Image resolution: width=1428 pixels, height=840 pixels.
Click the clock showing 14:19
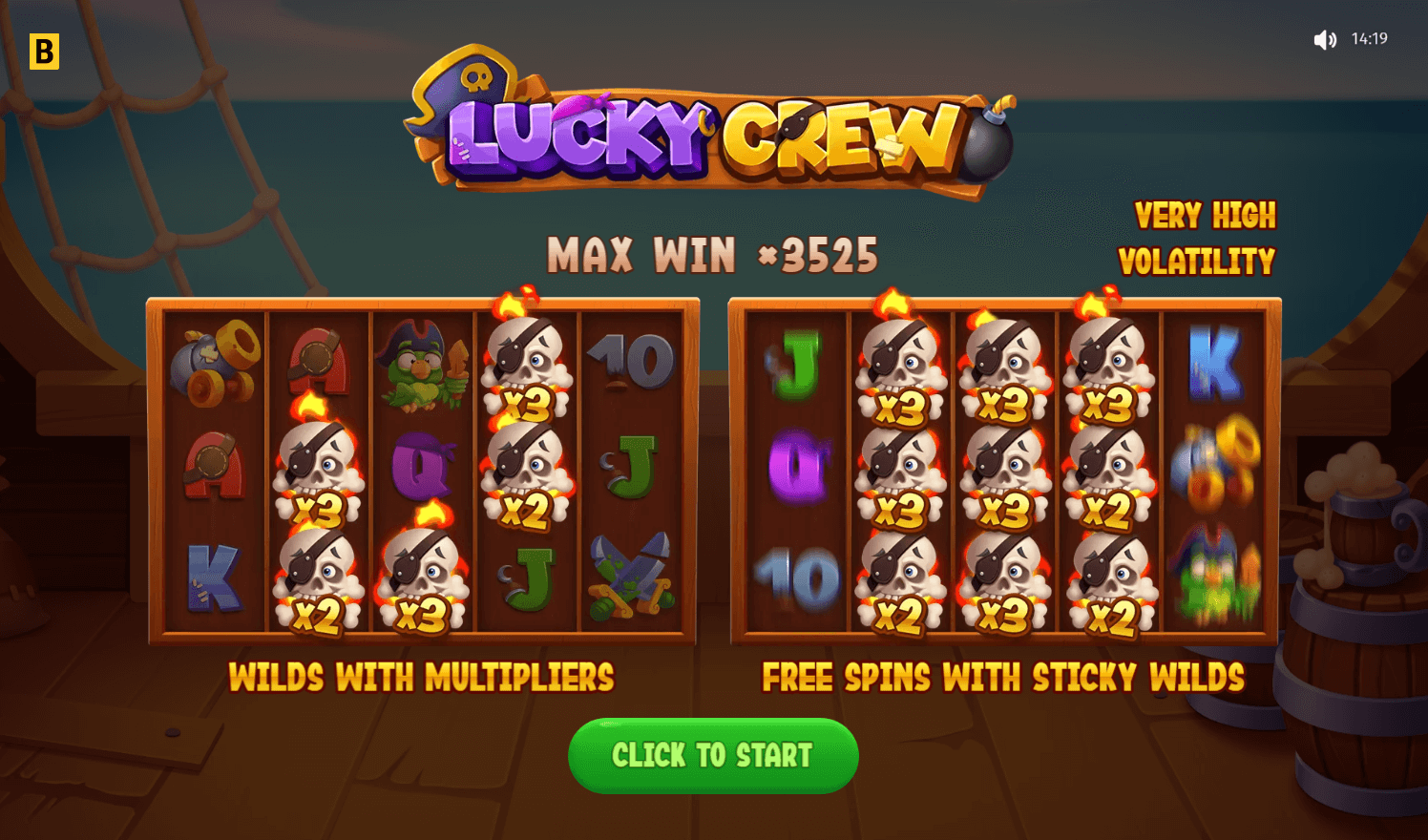click(1370, 39)
